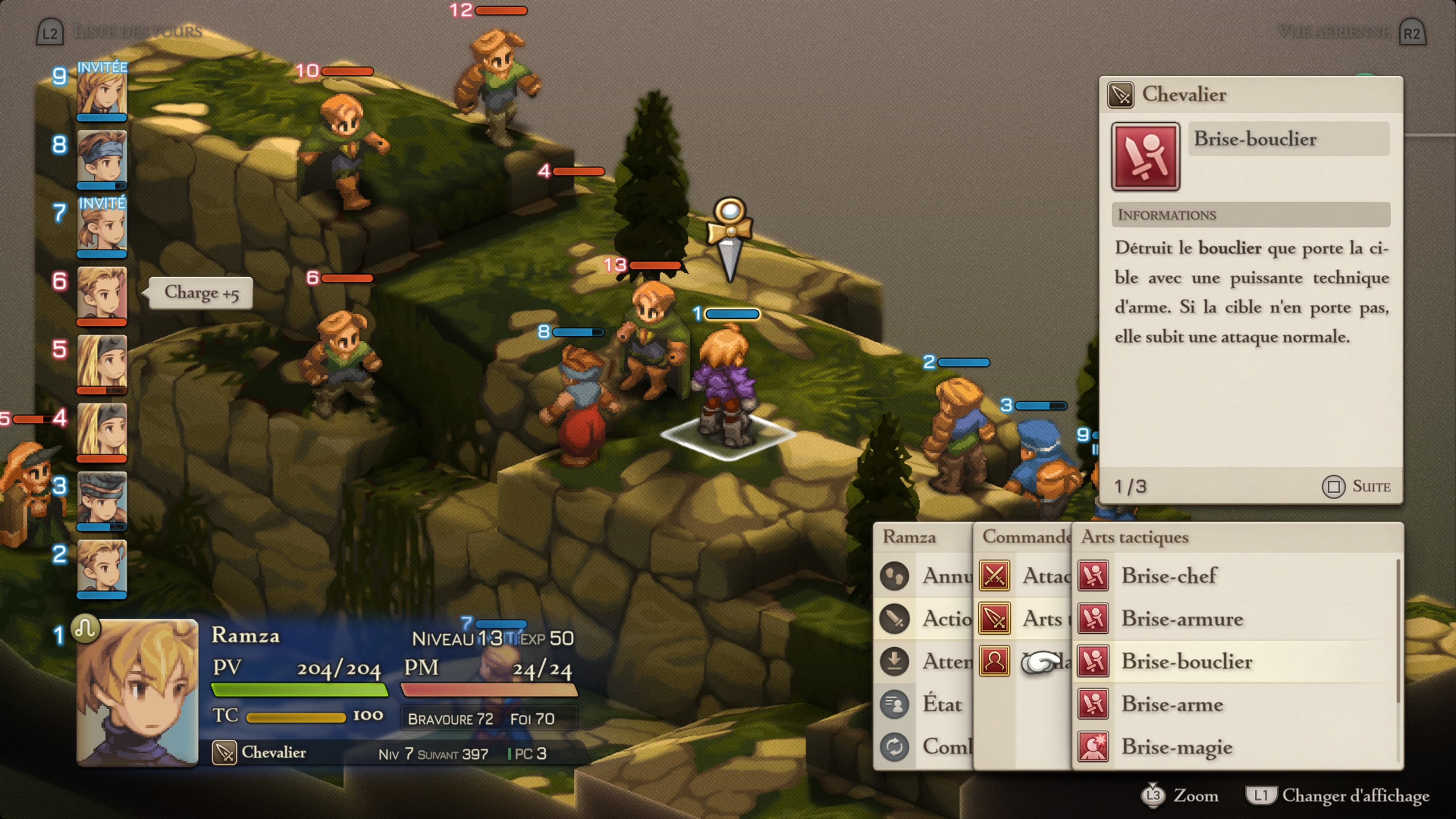Choose the Brise-armure skill
The image size is (1456, 819).
(1181, 619)
